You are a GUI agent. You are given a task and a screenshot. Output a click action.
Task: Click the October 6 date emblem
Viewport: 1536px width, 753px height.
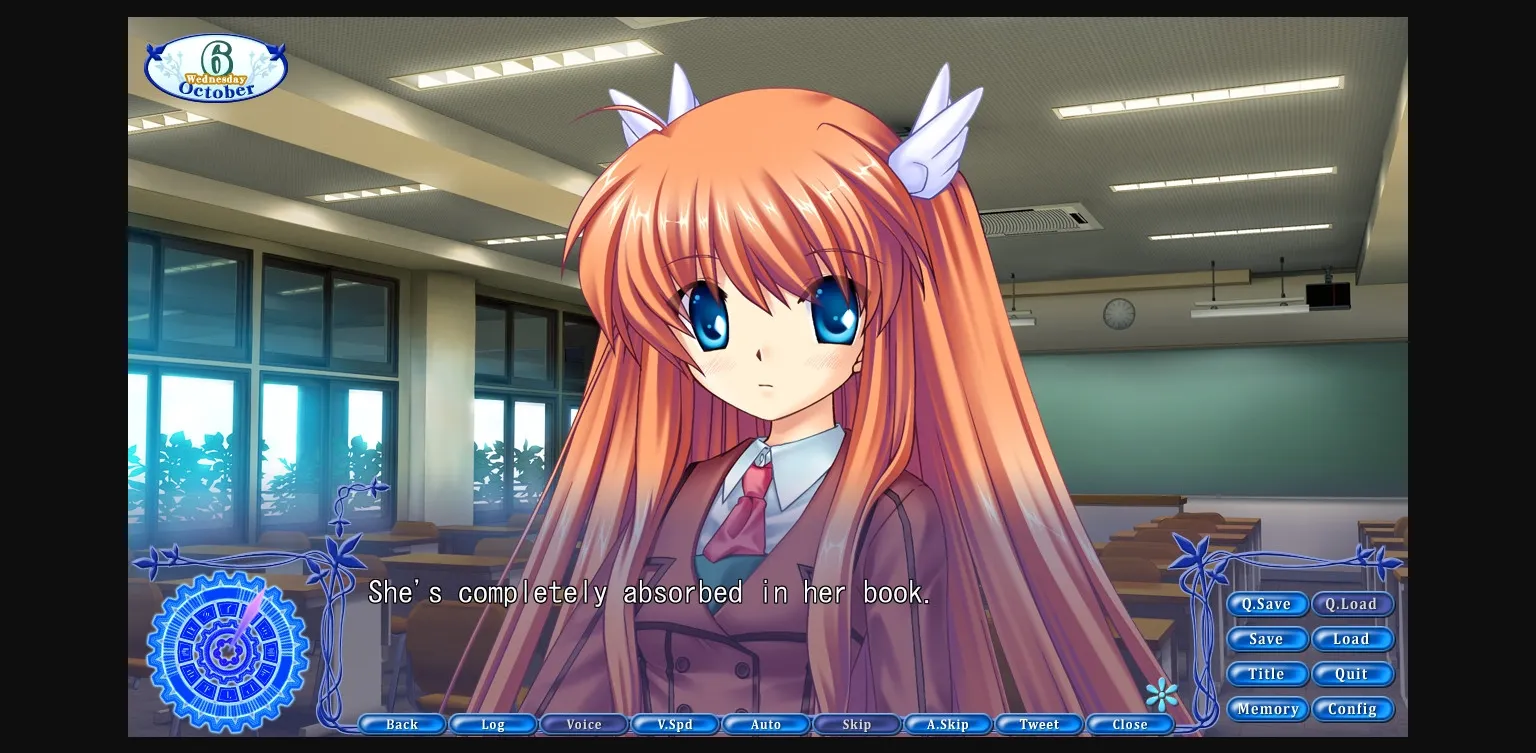[216, 66]
